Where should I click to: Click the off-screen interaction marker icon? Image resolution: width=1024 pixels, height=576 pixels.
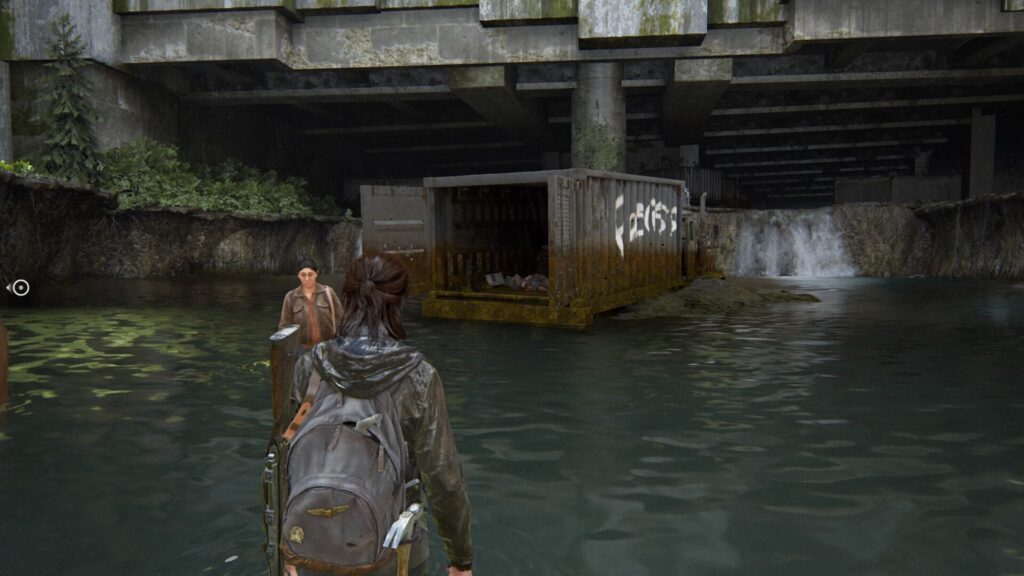(19, 288)
